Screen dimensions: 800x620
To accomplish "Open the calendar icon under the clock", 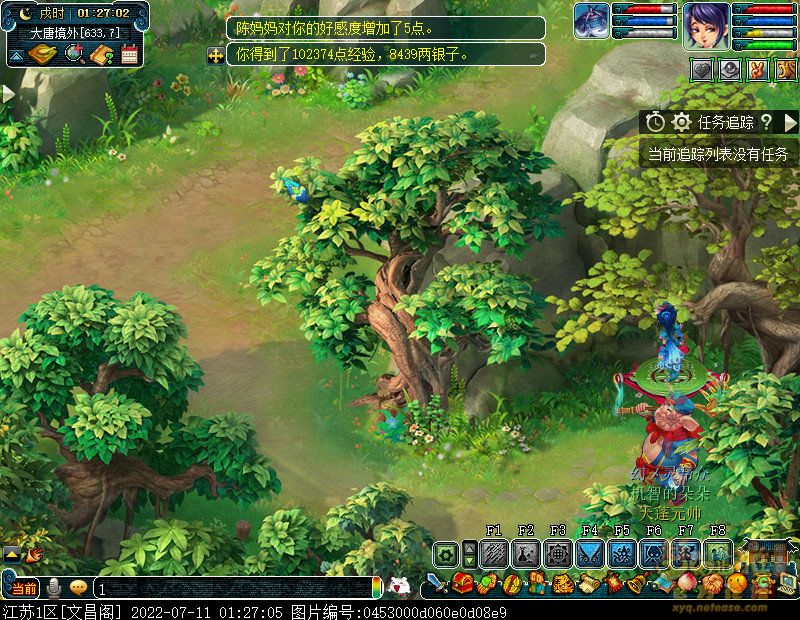I will click(129, 55).
